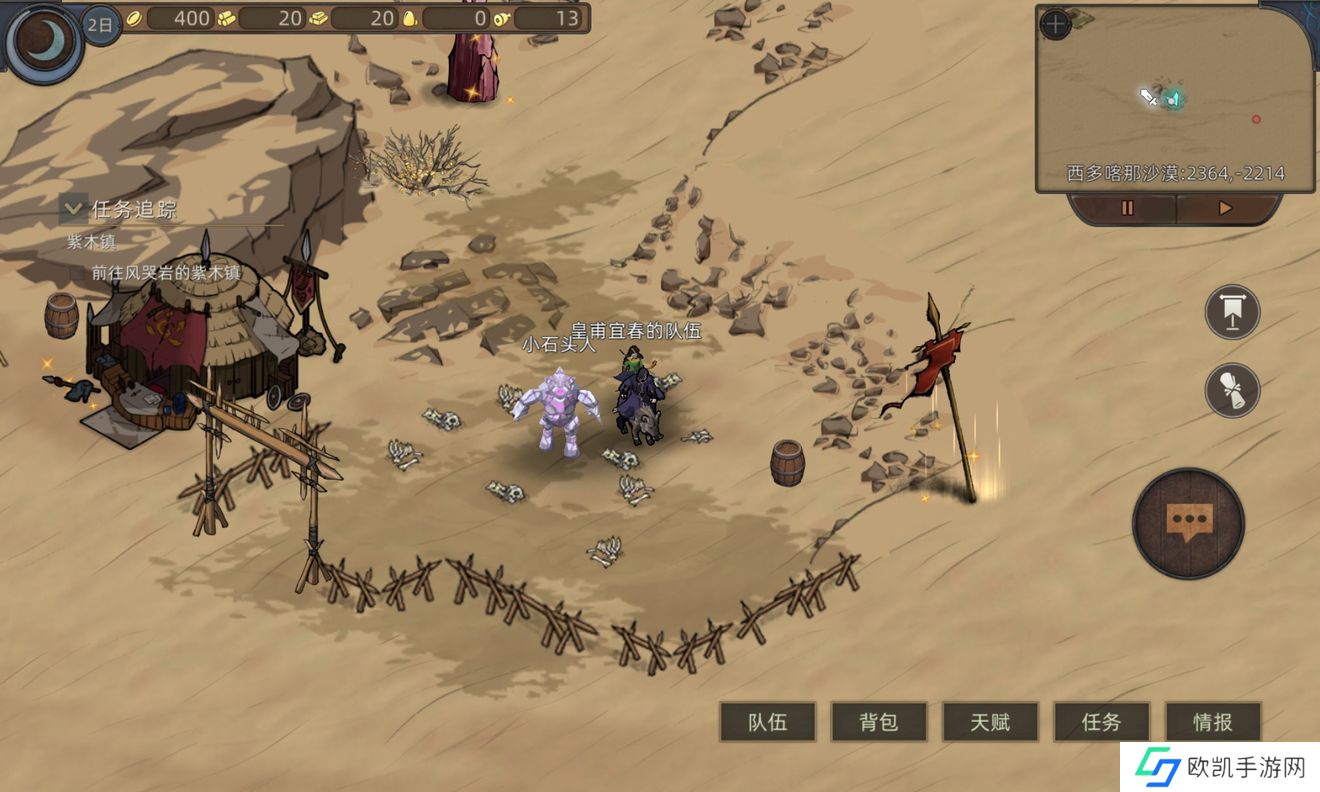This screenshot has width=1320, height=792.
Task: Open the 任务 quest log
Action: point(1101,722)
